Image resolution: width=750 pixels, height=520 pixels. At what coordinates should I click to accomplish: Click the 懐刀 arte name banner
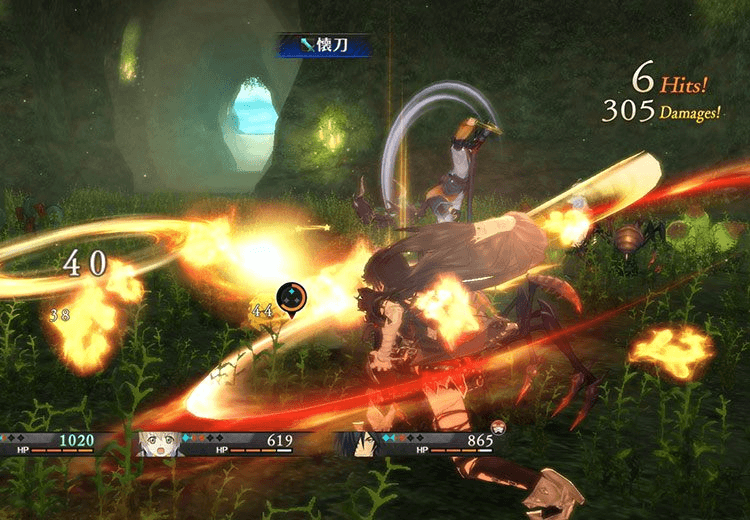tap(322, 44)
